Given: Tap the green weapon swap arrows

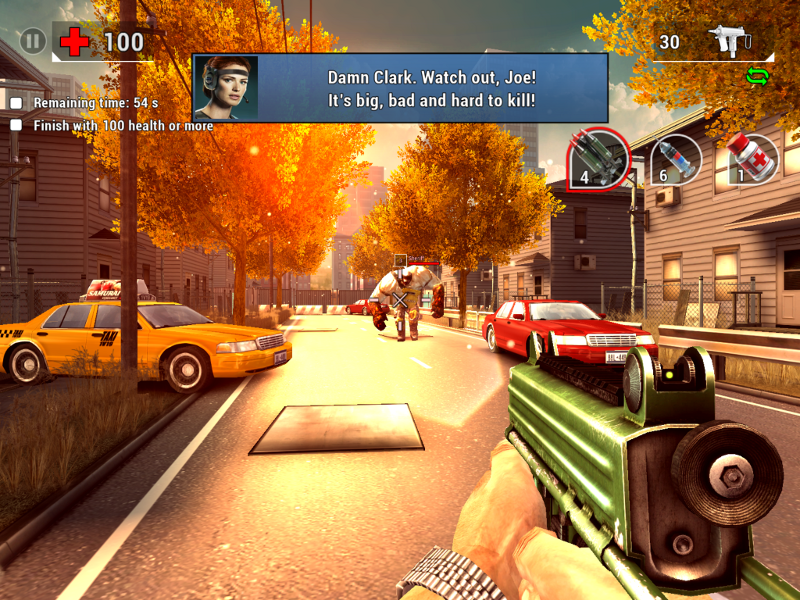Looking at the screenshot, I should 757,75.
